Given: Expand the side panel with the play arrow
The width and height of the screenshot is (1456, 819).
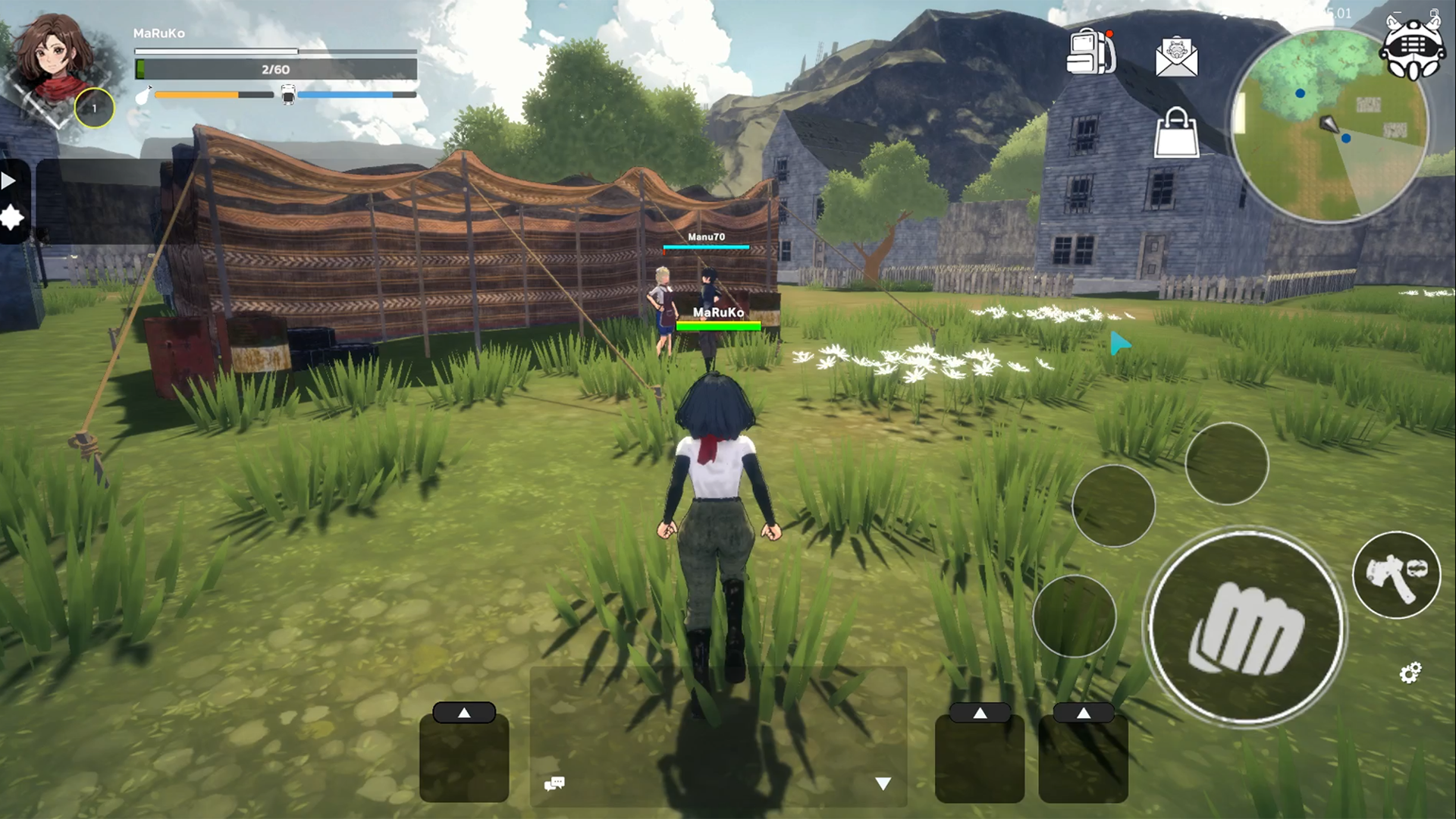Looking at the screenshot, I should (x=8, y=181).
